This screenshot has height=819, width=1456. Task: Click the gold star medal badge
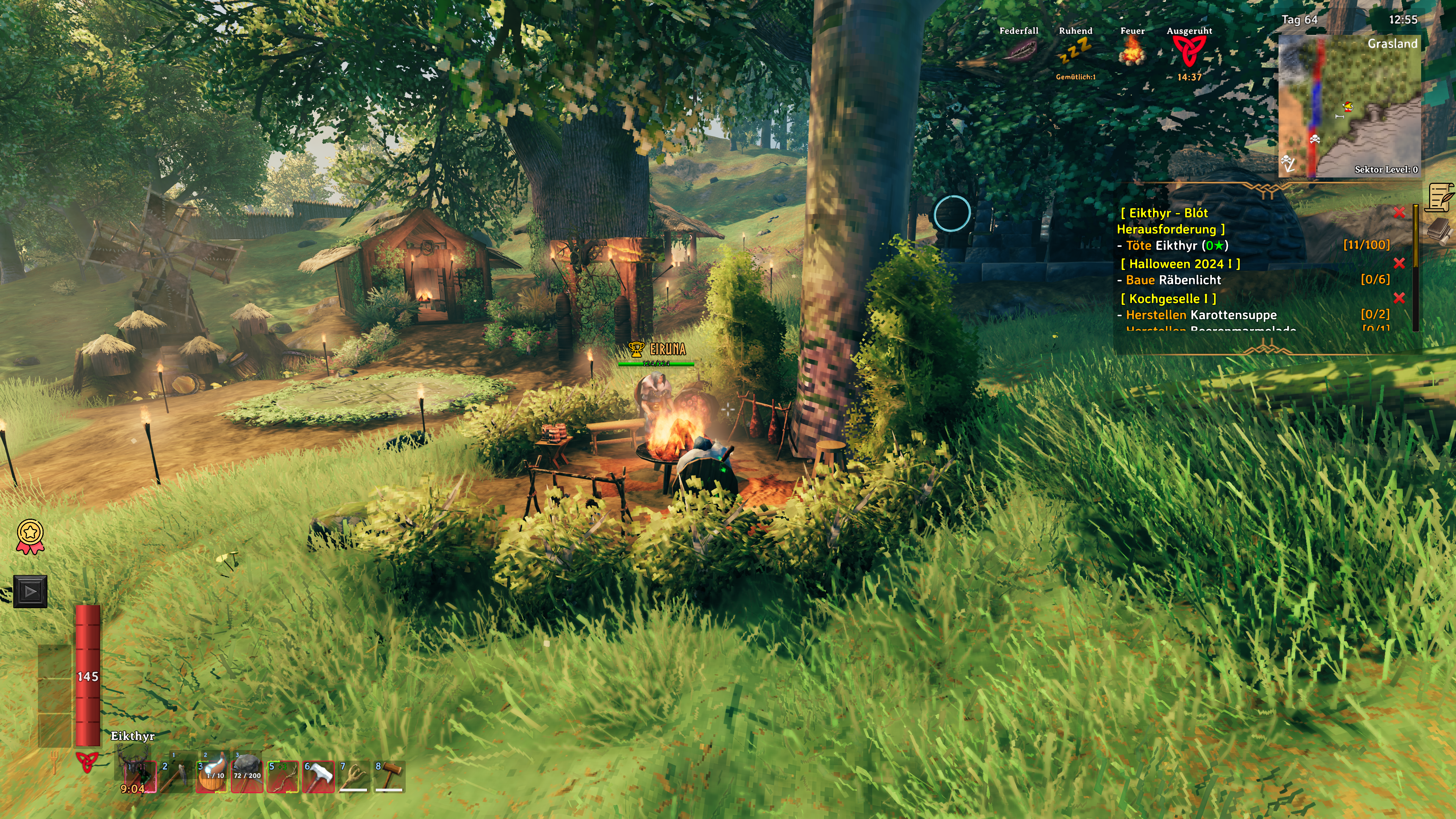(x=30, y=537)
